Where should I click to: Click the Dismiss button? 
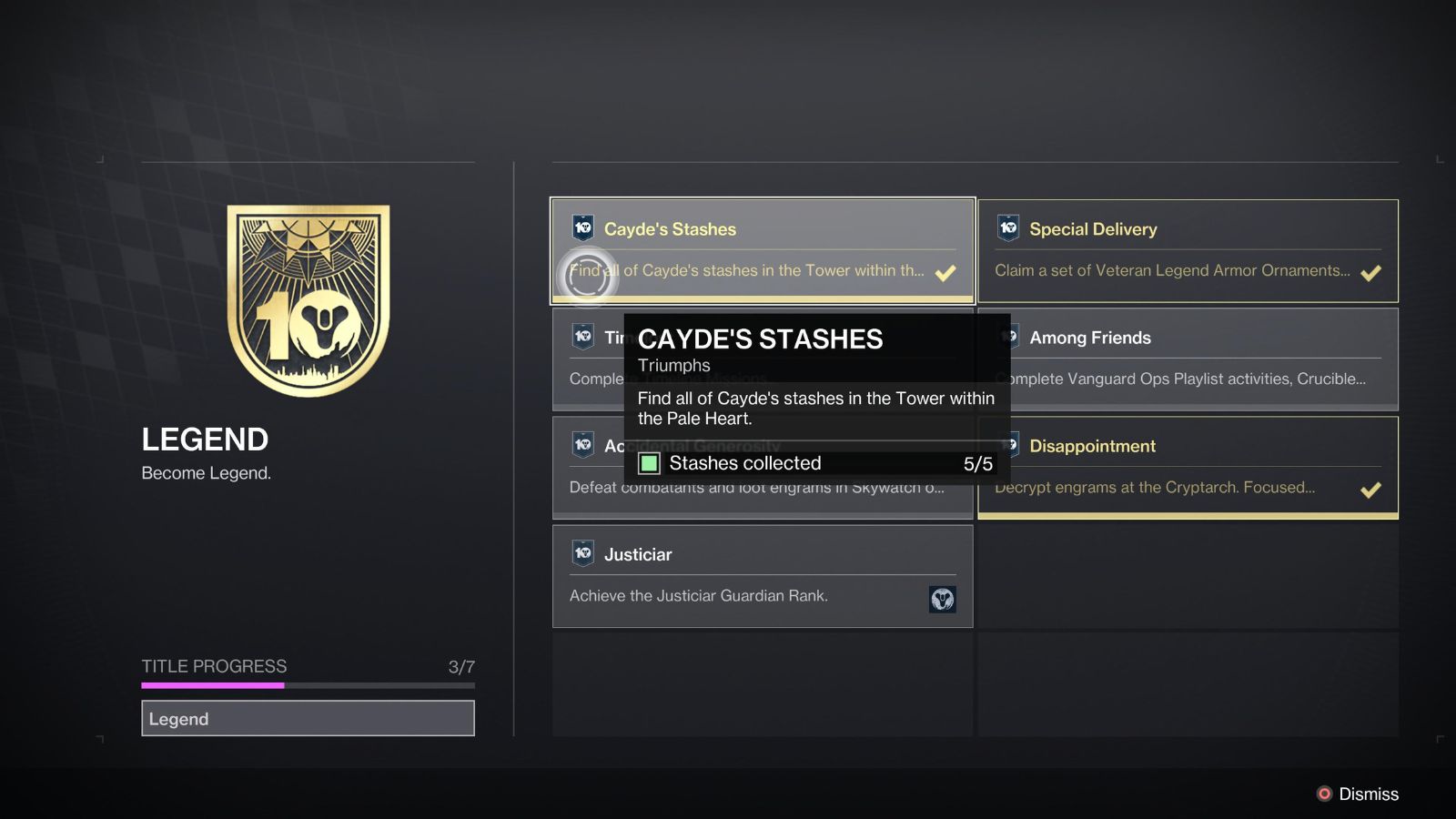[x=1368, y=794]
